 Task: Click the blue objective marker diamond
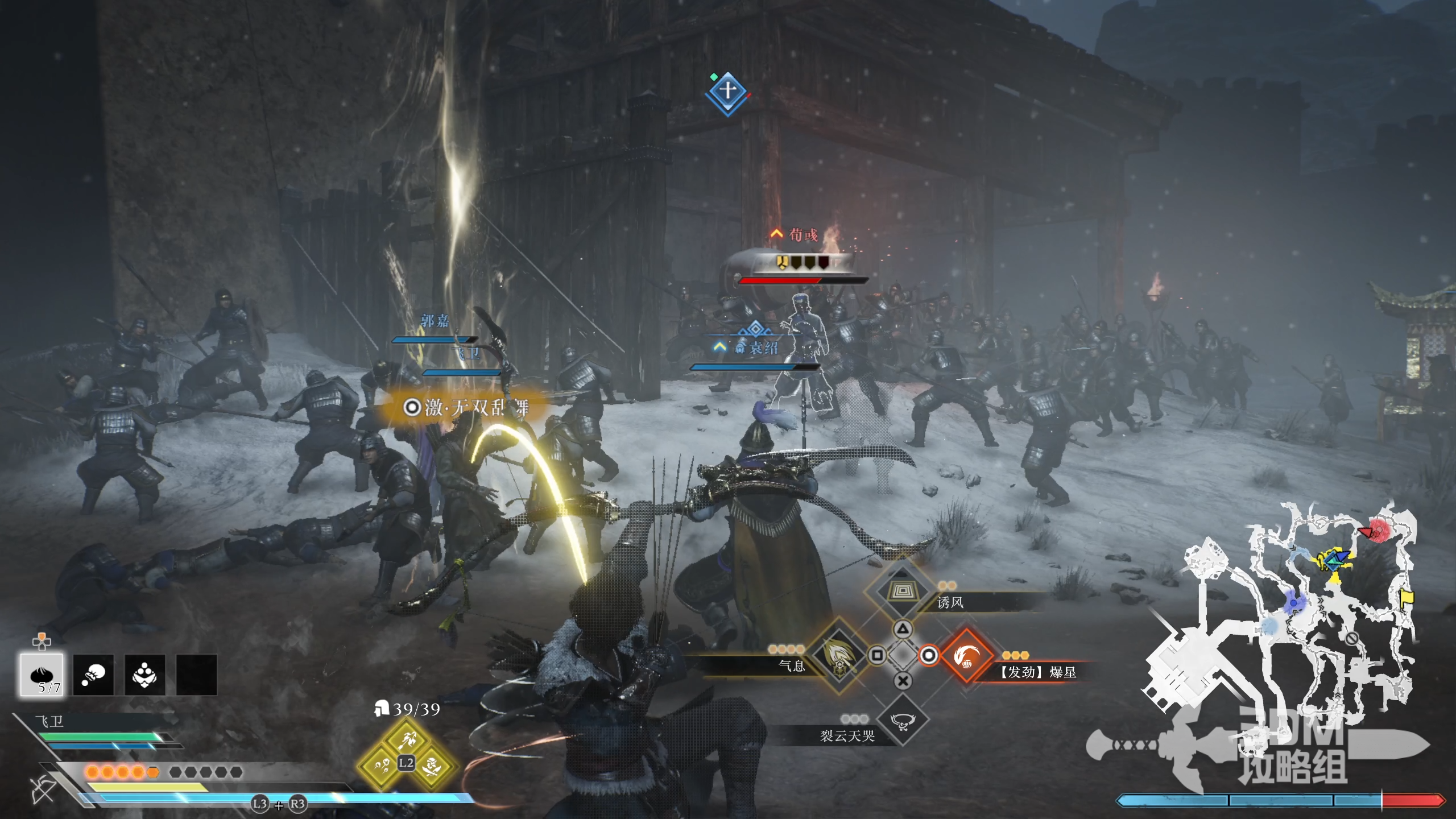pos(728,93)
